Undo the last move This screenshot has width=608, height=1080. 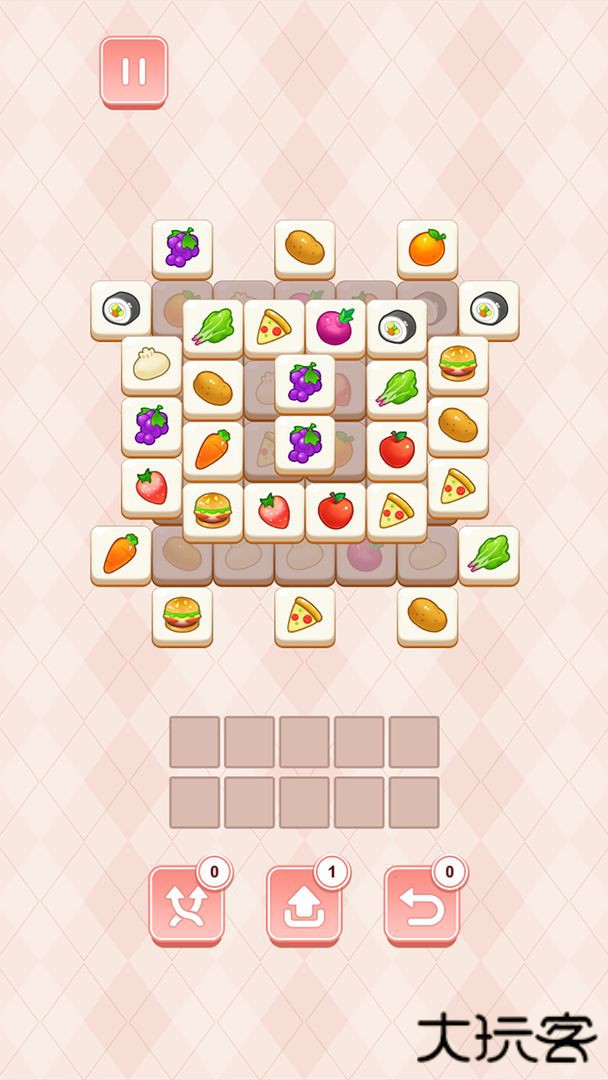(421, 904)
